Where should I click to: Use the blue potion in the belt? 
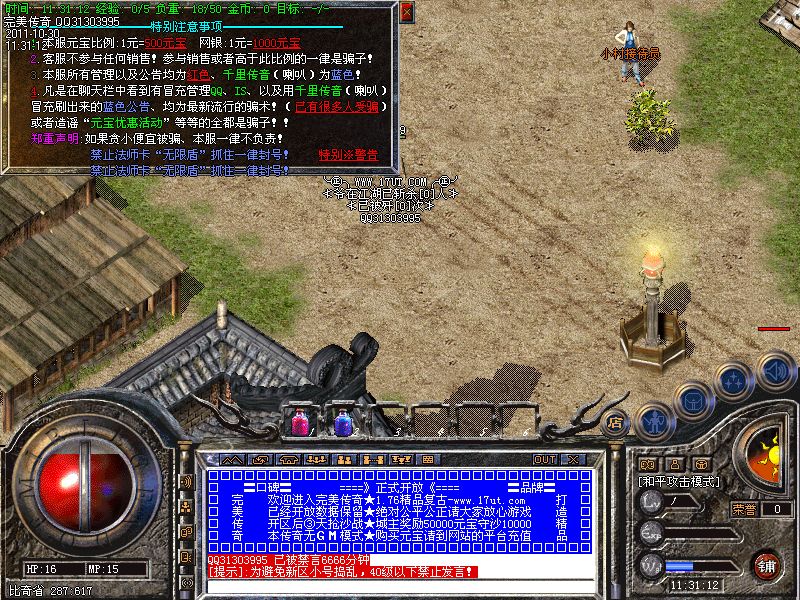[343, 422]
